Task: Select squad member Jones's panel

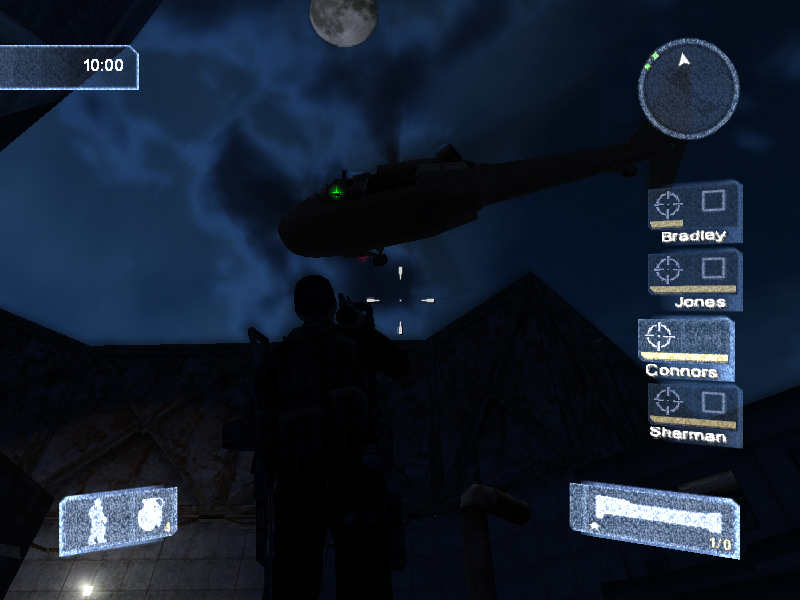Action: click(694, 279)
